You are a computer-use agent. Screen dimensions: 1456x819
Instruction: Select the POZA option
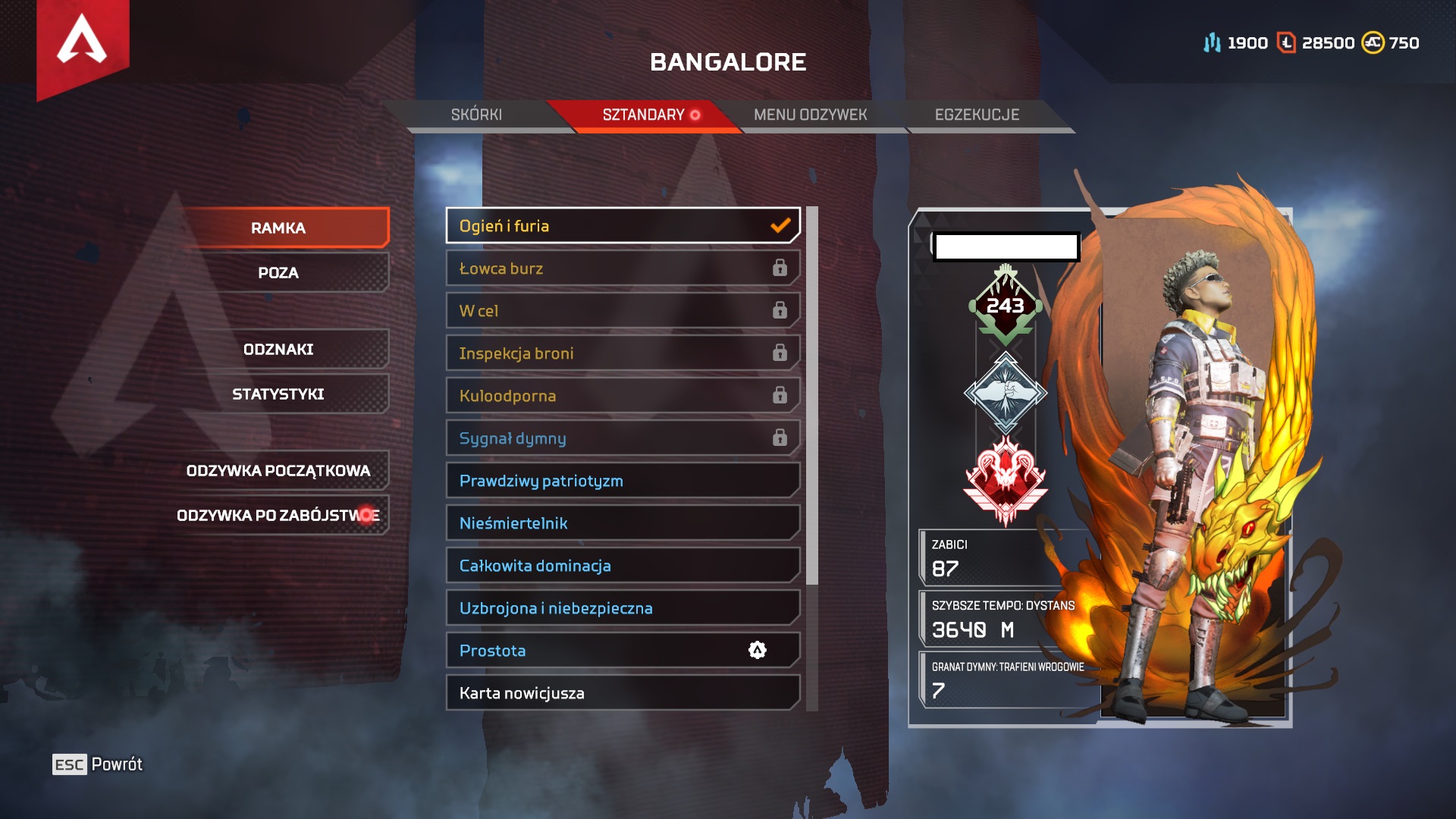281,273
